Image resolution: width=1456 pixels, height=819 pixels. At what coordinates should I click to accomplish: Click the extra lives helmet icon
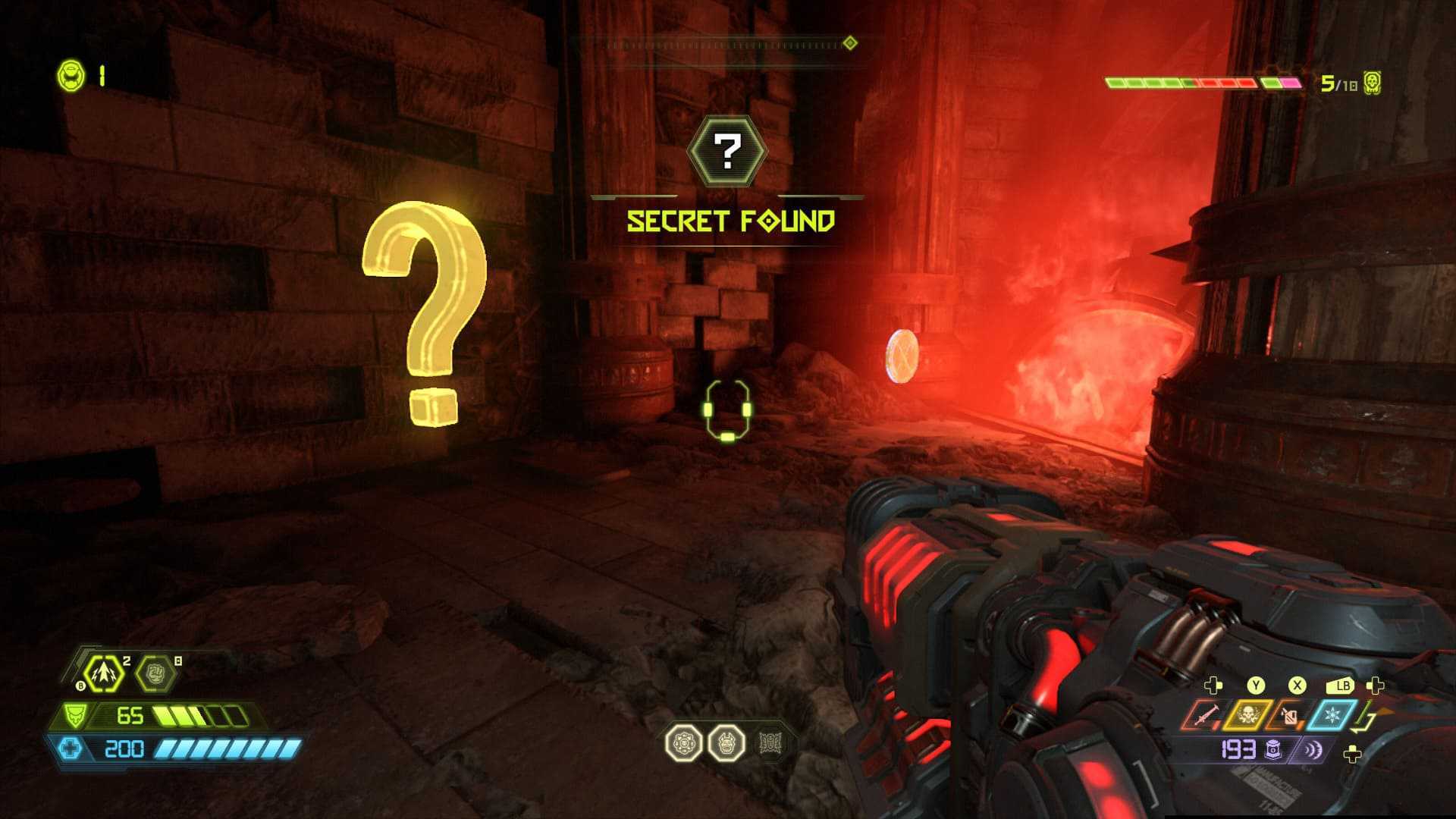click(72, 76)
